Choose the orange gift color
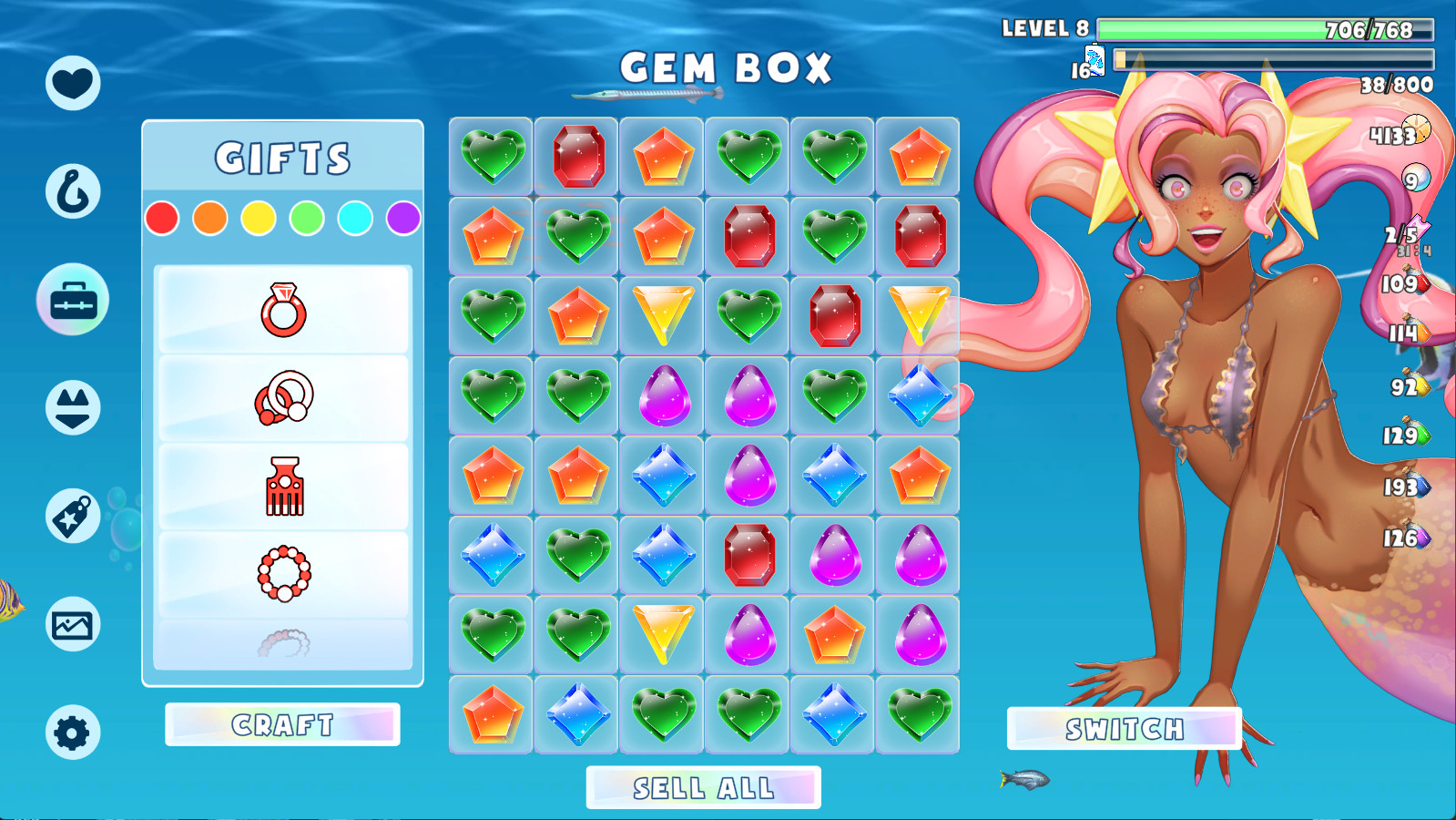 tap(210, 219)
